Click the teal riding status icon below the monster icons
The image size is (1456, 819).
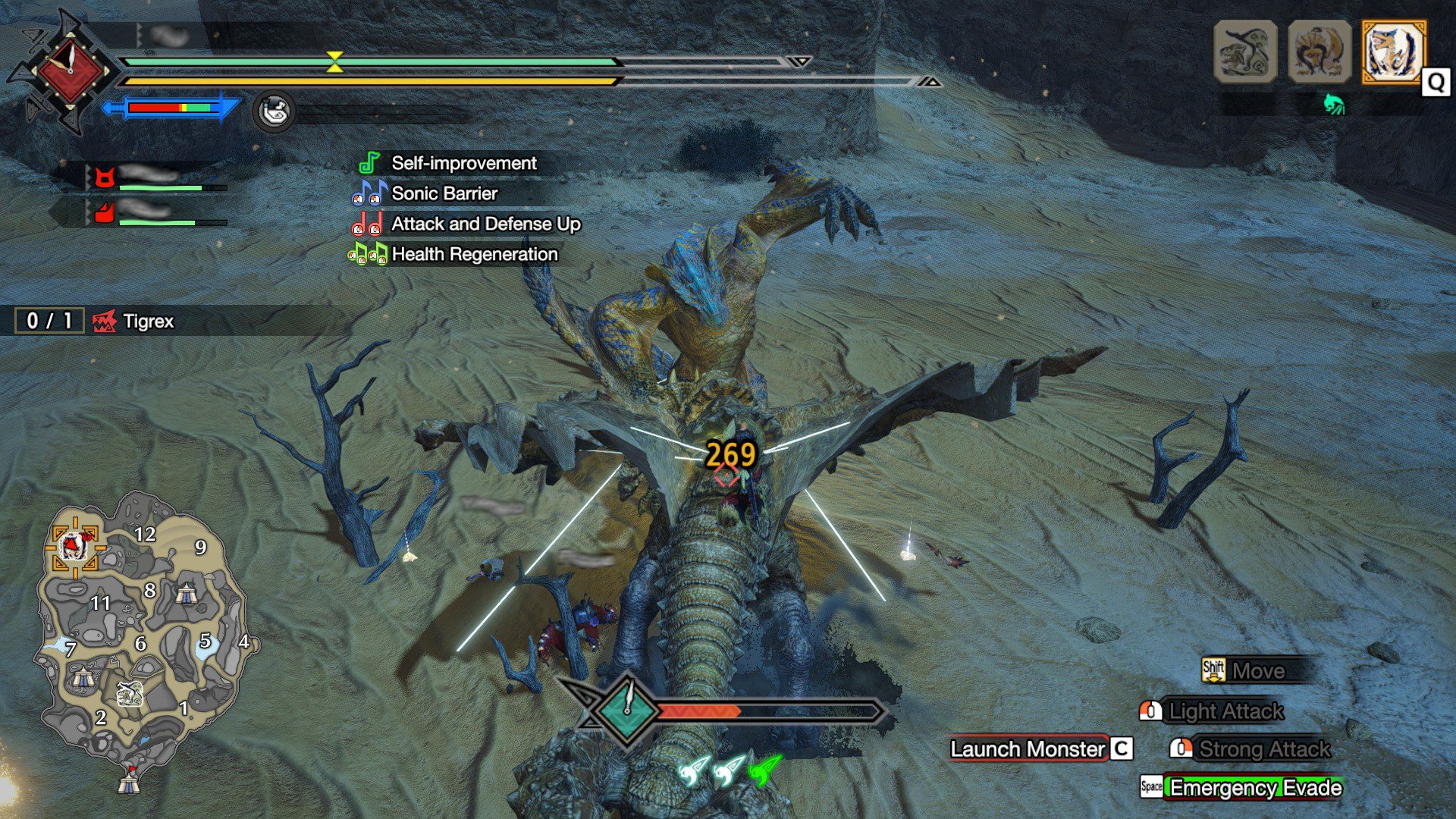[1334, 104]
